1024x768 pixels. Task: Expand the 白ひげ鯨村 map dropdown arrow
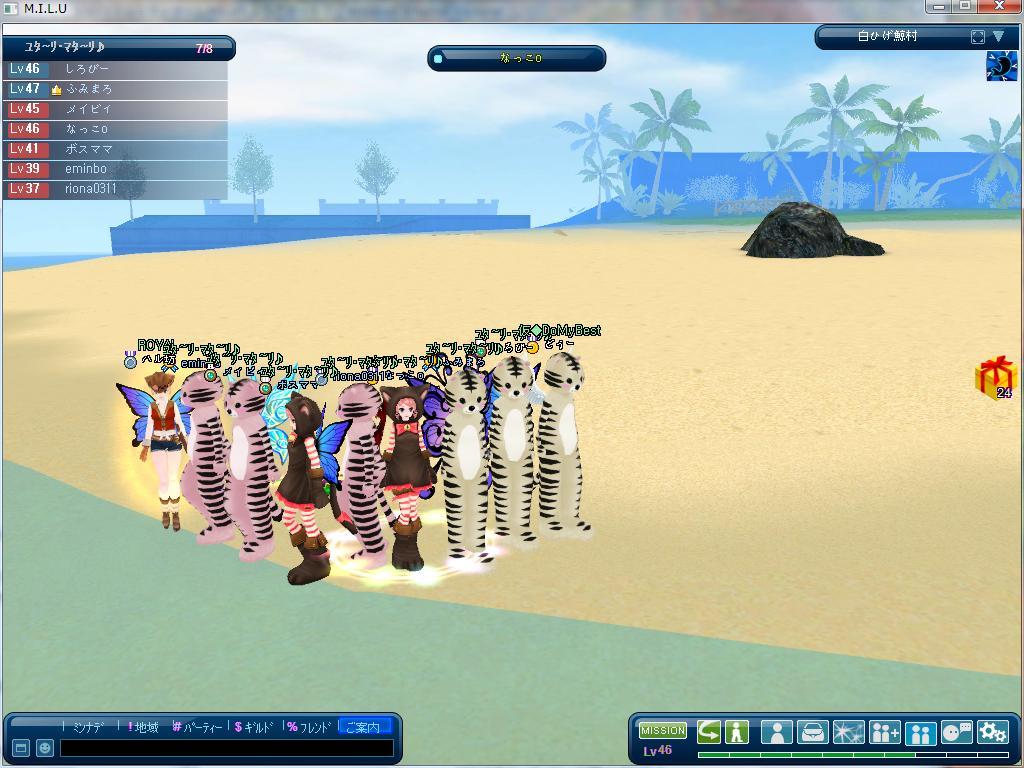pyautogui.click(x=997, y=37)
